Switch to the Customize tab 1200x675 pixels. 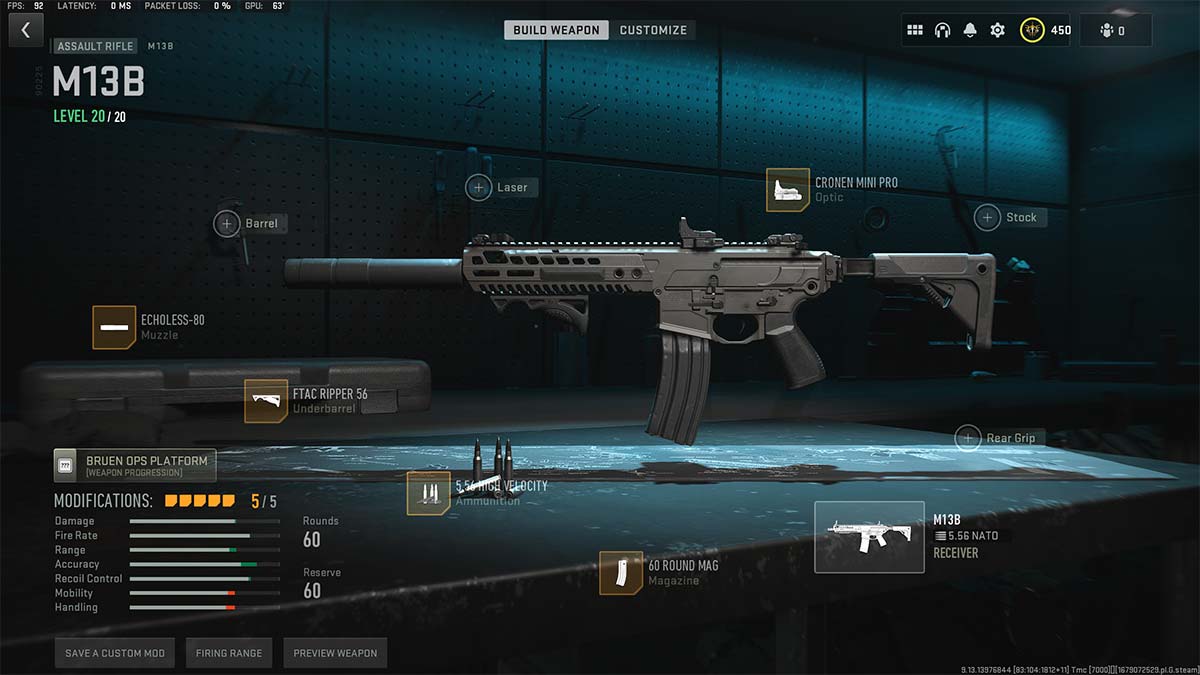pos(653,30)
